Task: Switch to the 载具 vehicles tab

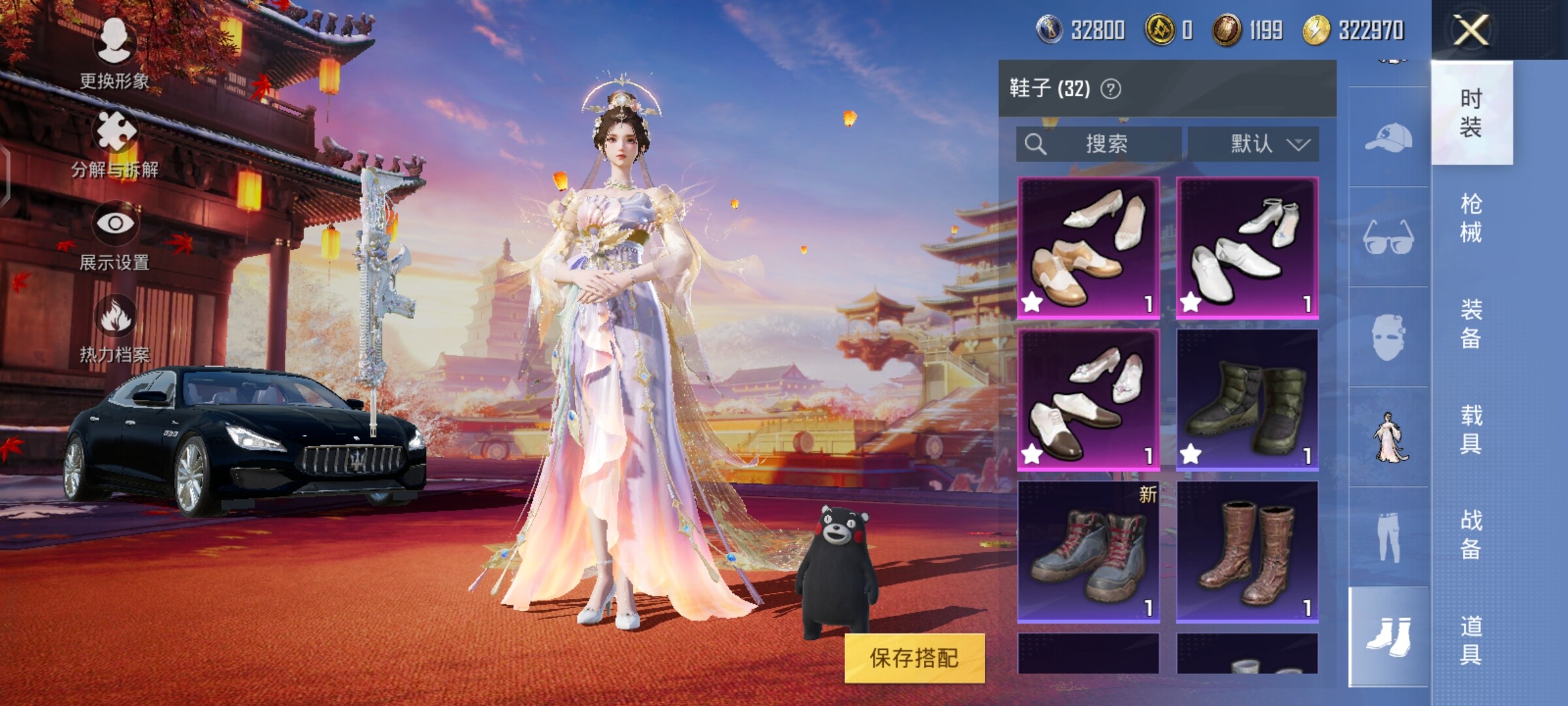Action: tap(1471, 429)
